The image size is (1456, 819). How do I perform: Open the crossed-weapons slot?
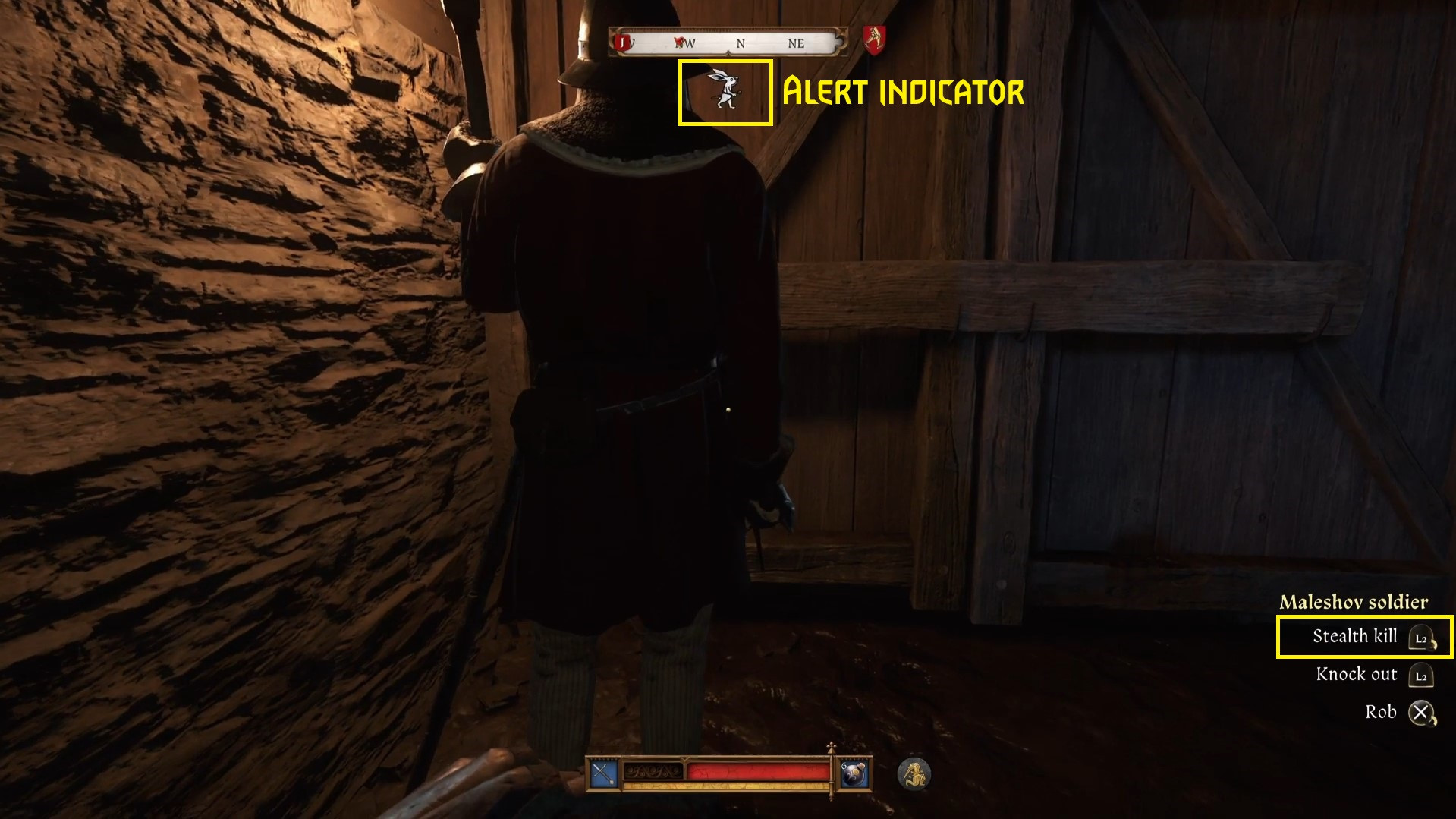click(x=604, y=774)
